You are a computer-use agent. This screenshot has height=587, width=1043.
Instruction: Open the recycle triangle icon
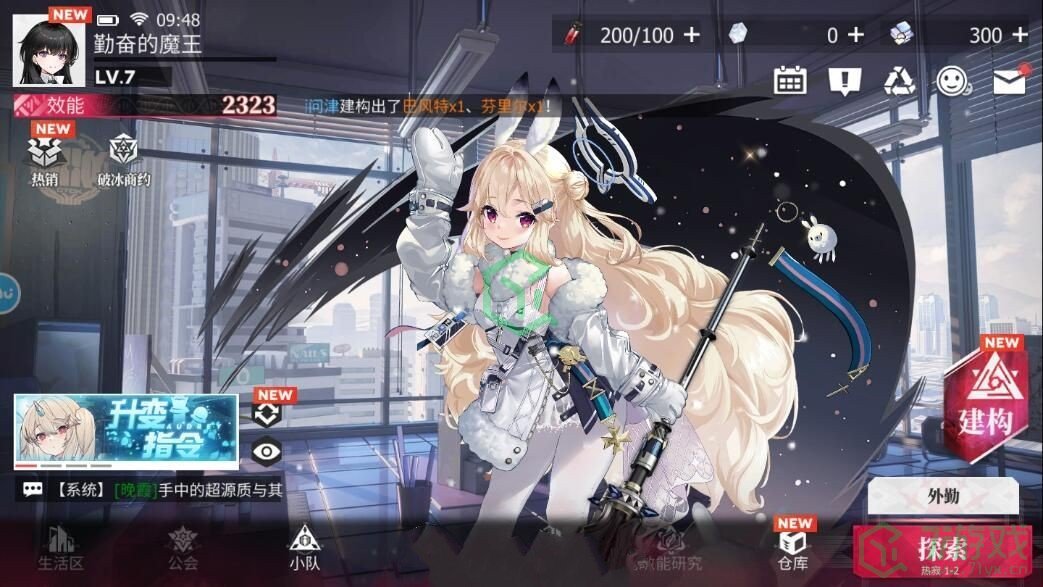pyautogui.click(x=899, y=81)
